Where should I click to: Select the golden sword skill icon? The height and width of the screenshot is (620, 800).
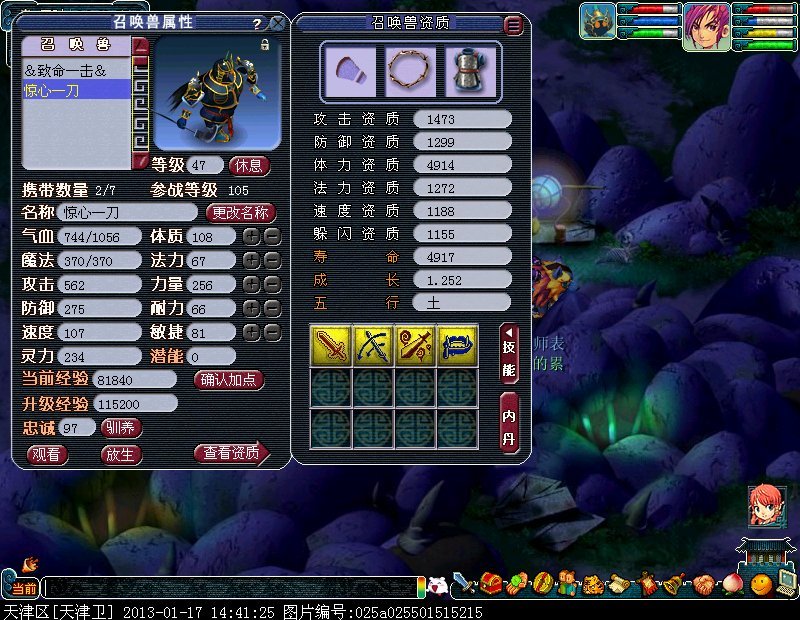tap(330, 345)
